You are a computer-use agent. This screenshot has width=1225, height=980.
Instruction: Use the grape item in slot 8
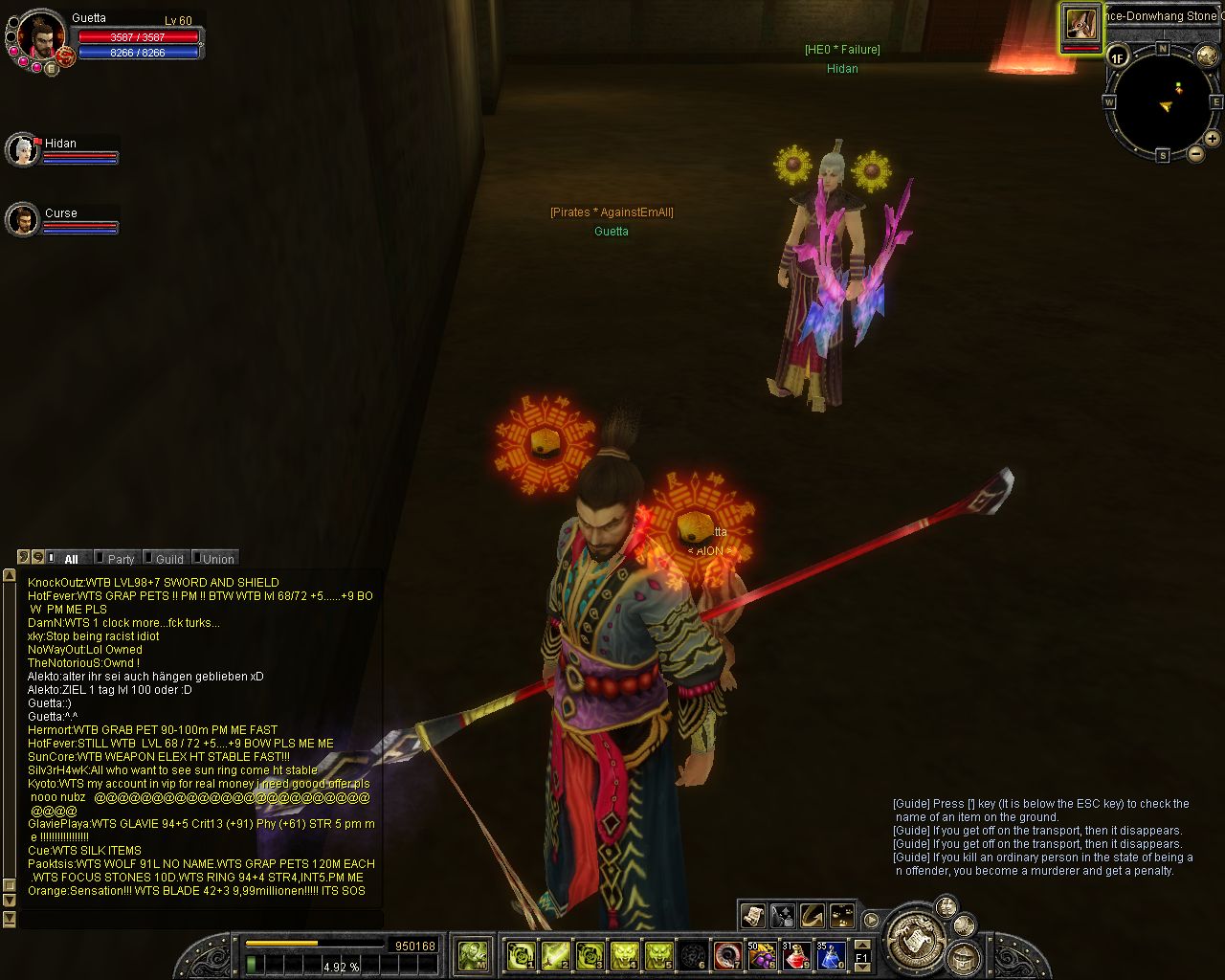763,954
